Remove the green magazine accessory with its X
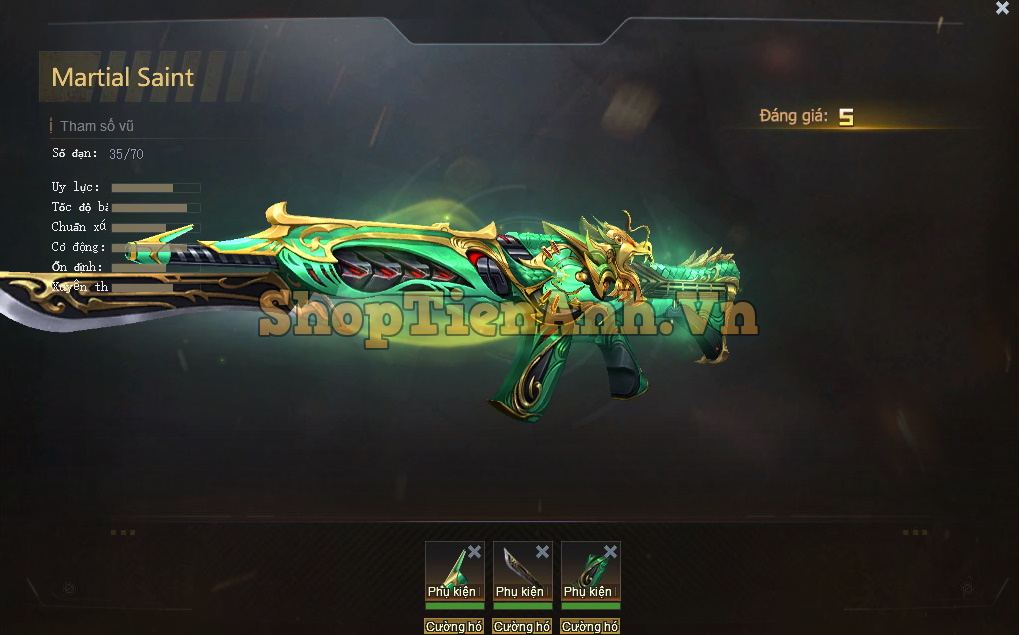Image resolution: width=1019 pixels, height=635 pixels. 610,552
